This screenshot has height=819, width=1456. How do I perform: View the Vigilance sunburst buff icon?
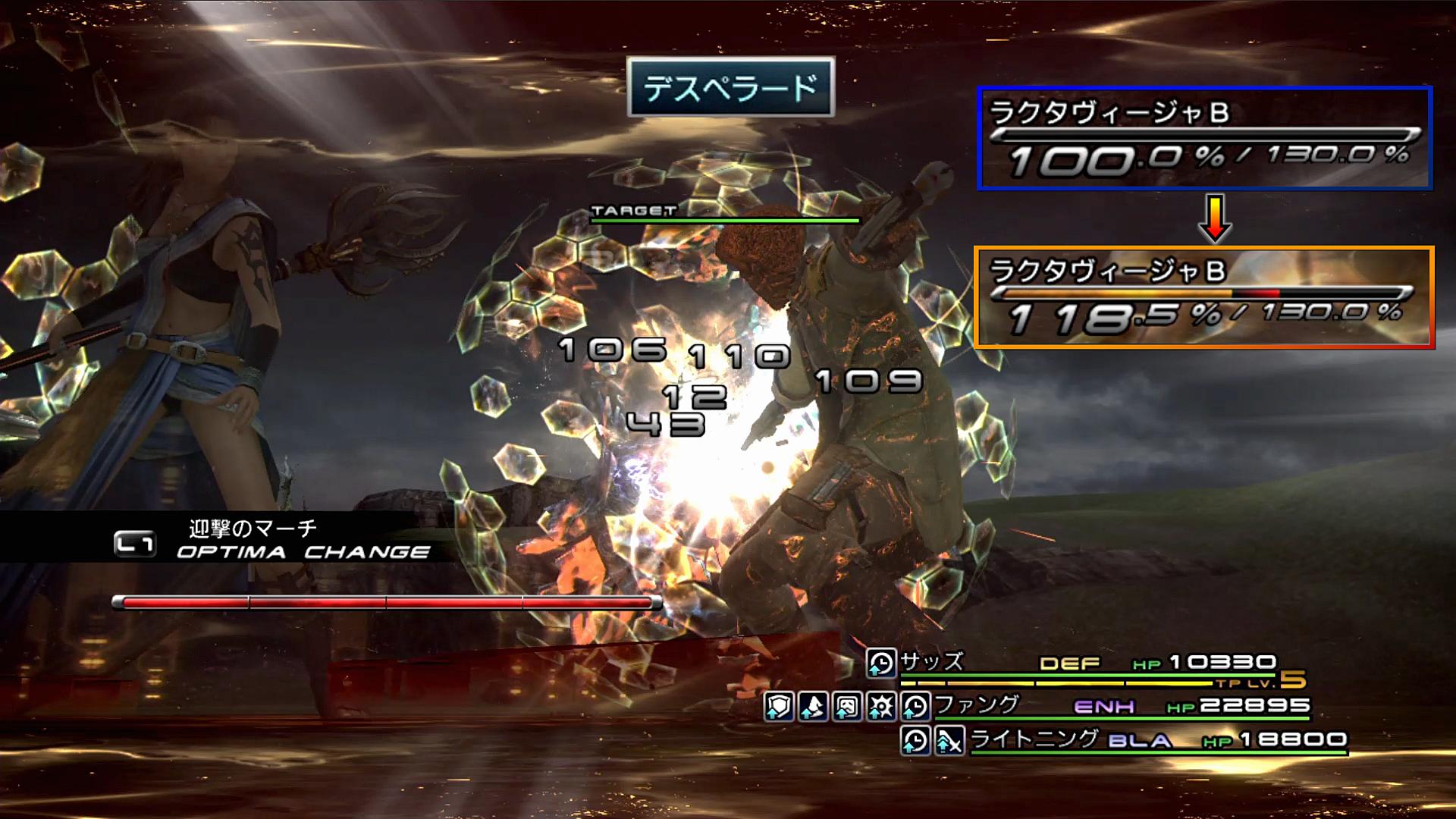pyautogui.click(x=881, y=707)
